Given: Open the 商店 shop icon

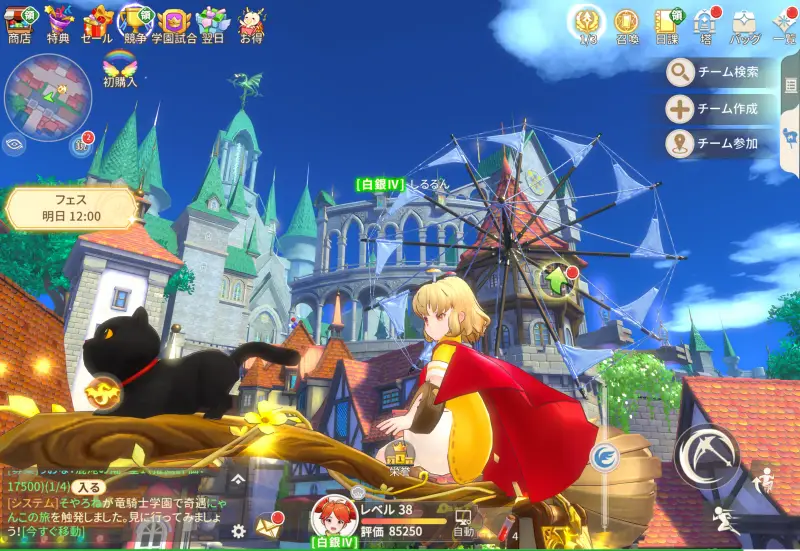Looking at the screenshot, I should pyautogui.click(x=19, y=22).
